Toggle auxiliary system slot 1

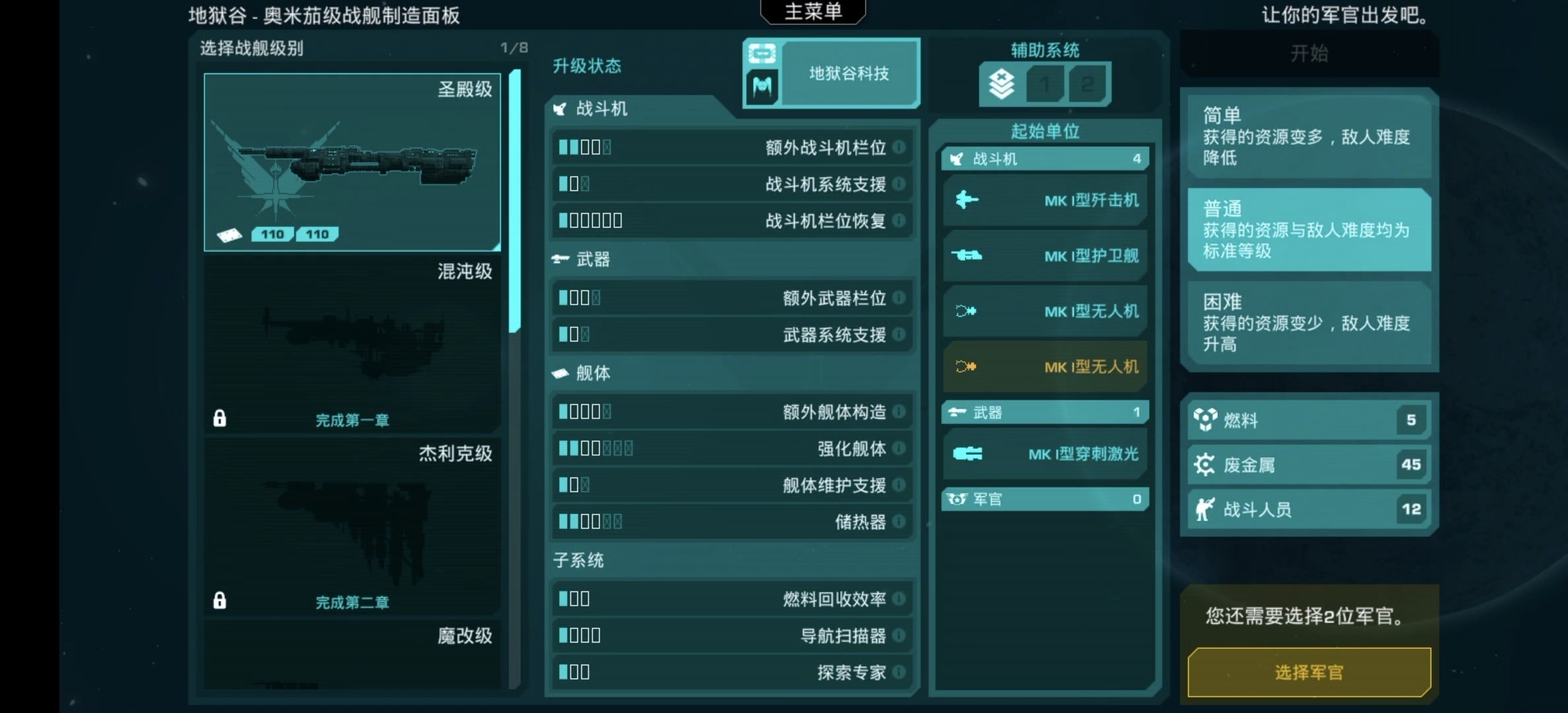click(1046, 84)
